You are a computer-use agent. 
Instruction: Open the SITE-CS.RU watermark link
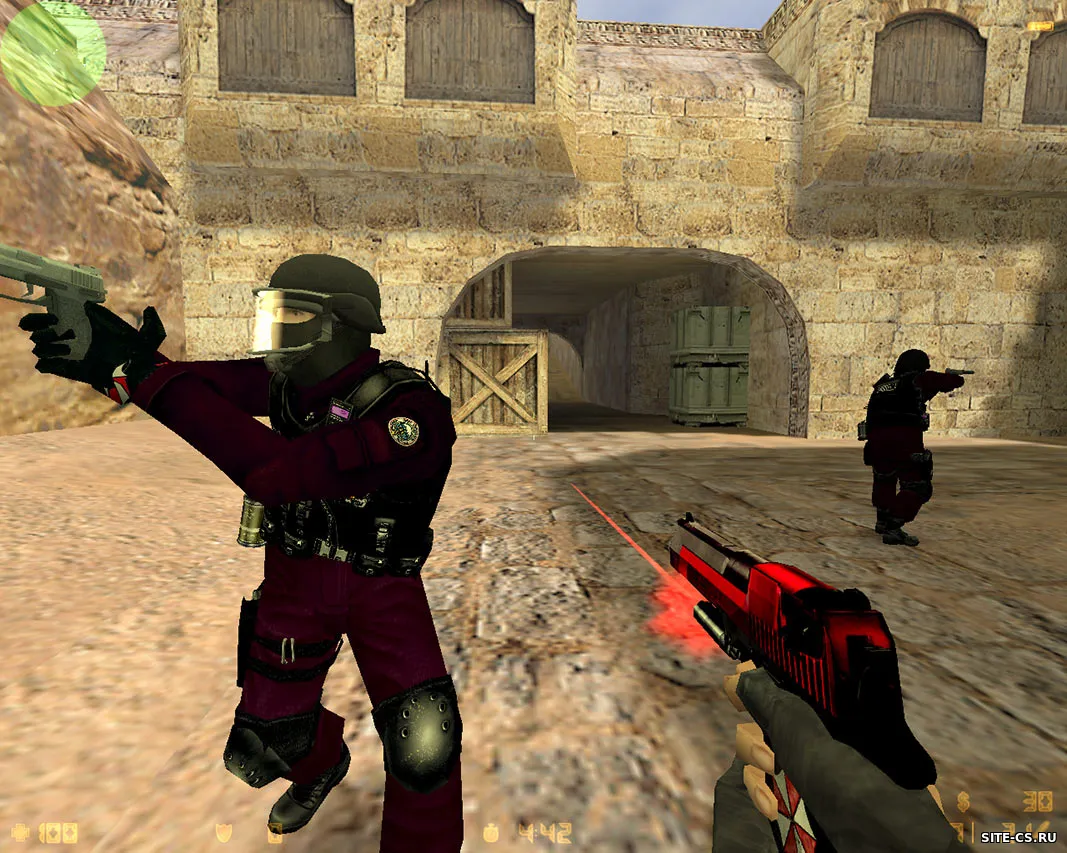tap(1018, 831)
